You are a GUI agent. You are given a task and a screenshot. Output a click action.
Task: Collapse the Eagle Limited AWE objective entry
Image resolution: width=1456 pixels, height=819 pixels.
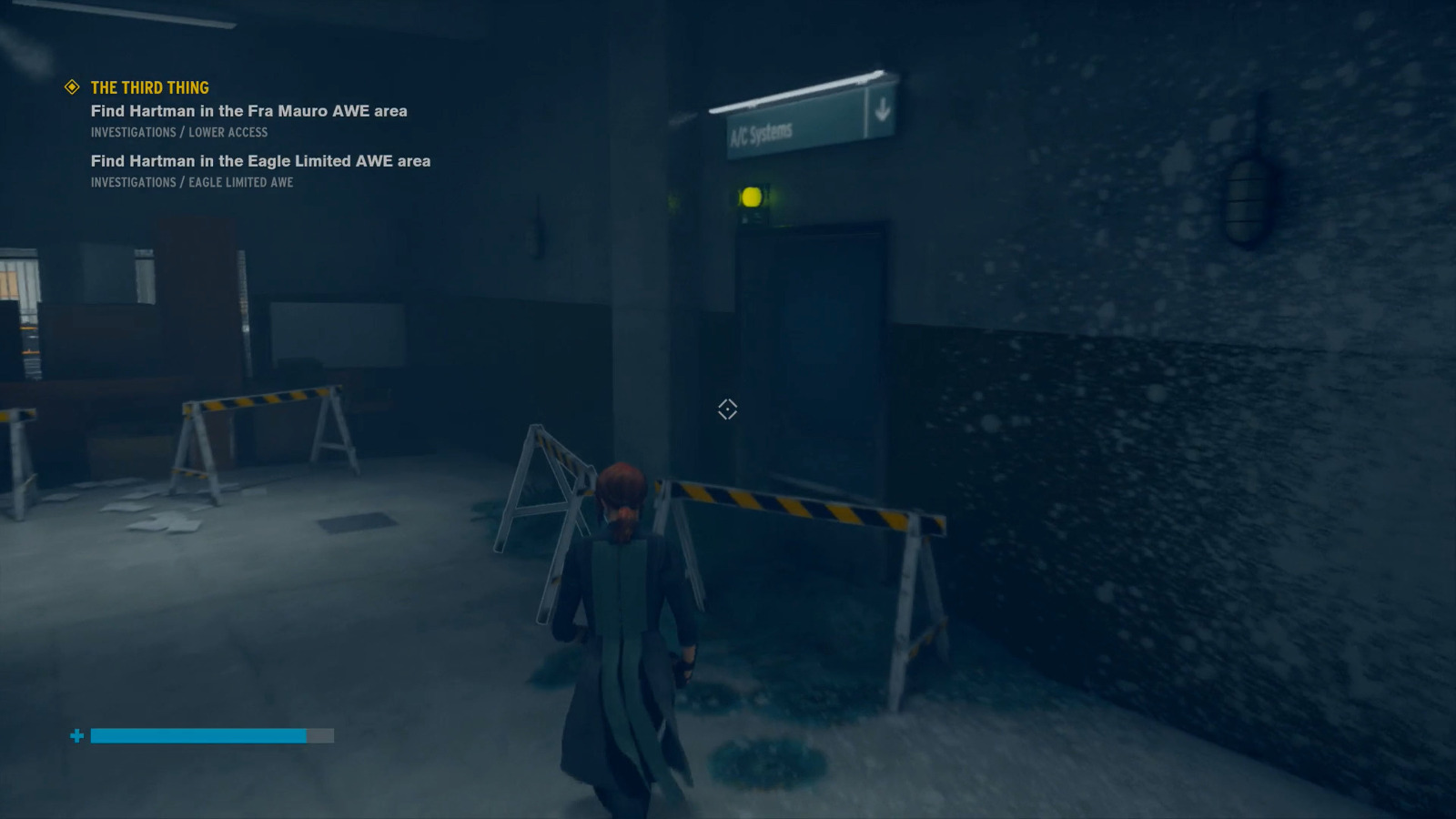click(x=259, y=161)
